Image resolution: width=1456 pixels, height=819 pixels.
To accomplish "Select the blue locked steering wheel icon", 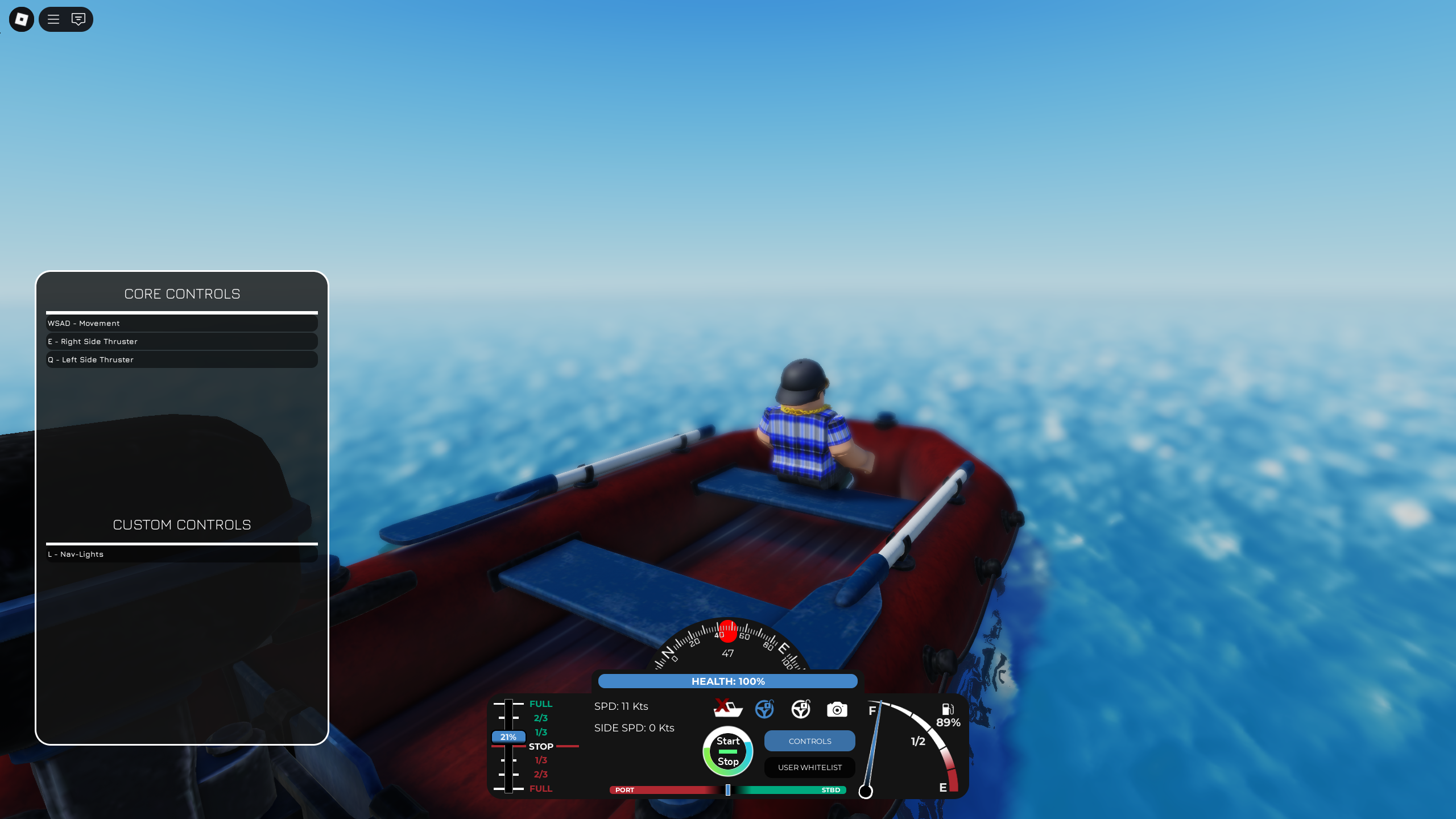I will 764,709.
